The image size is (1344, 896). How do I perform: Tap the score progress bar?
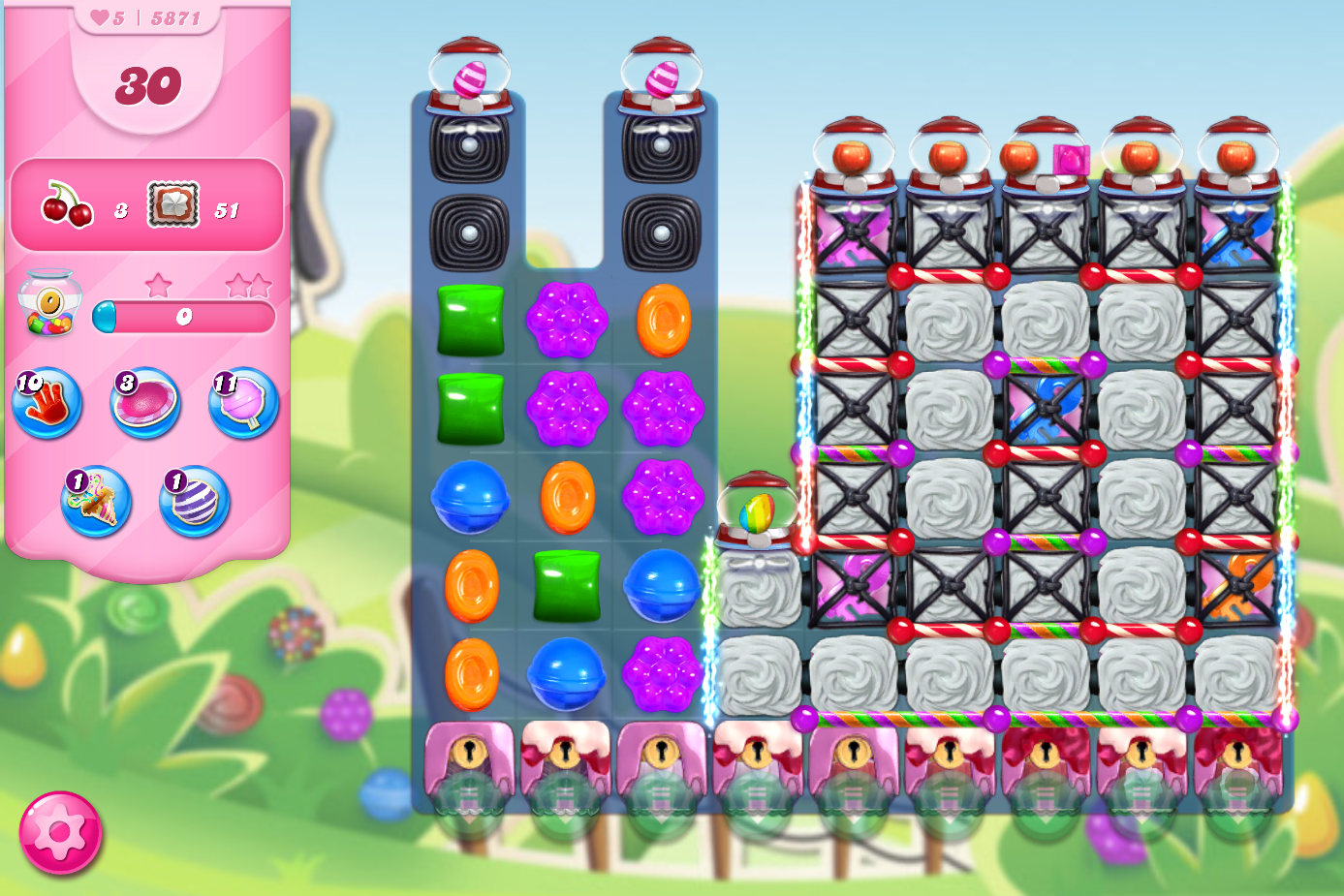[186, 317]
